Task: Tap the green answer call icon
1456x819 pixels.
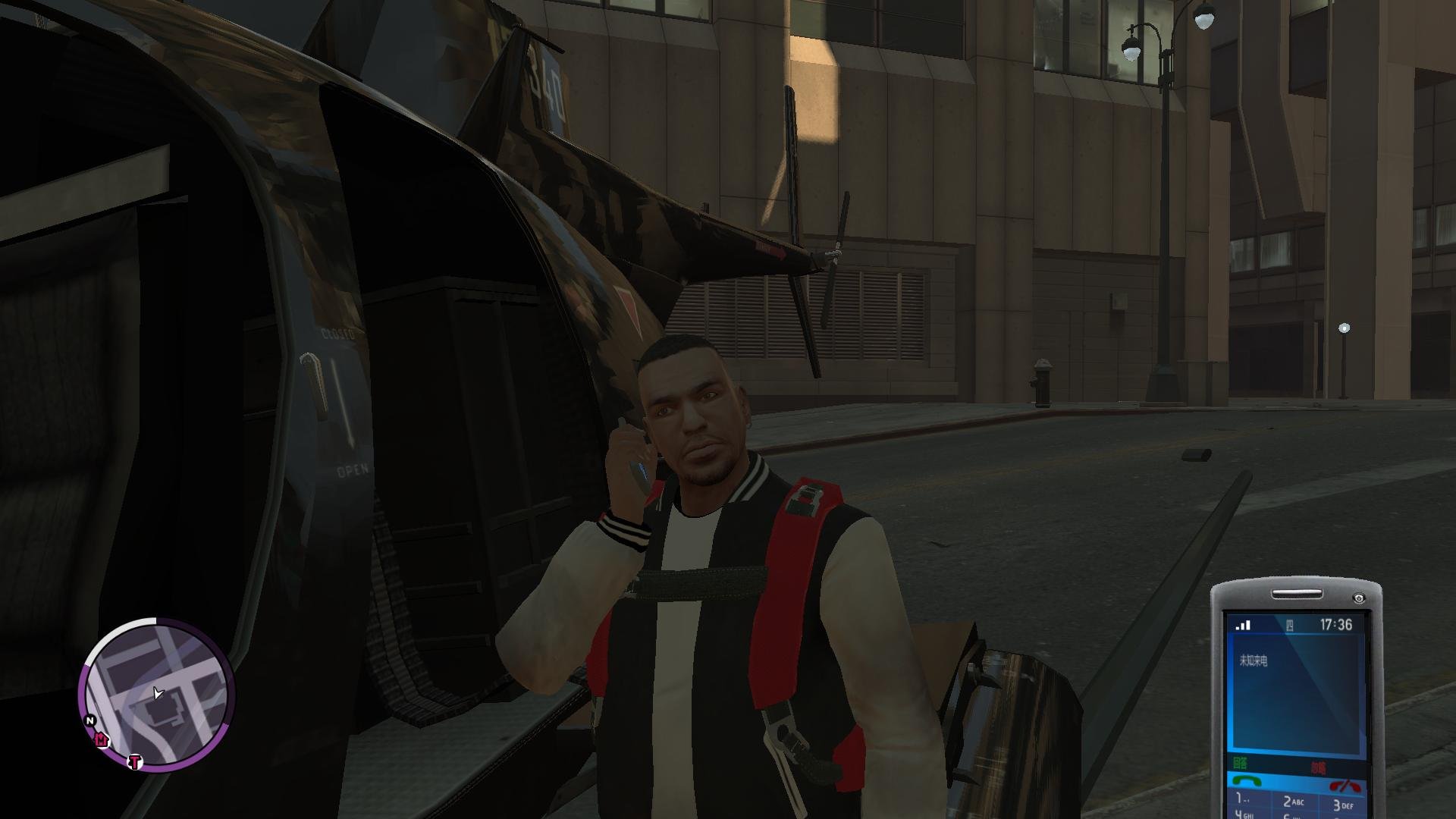Action: [1247, 780]
